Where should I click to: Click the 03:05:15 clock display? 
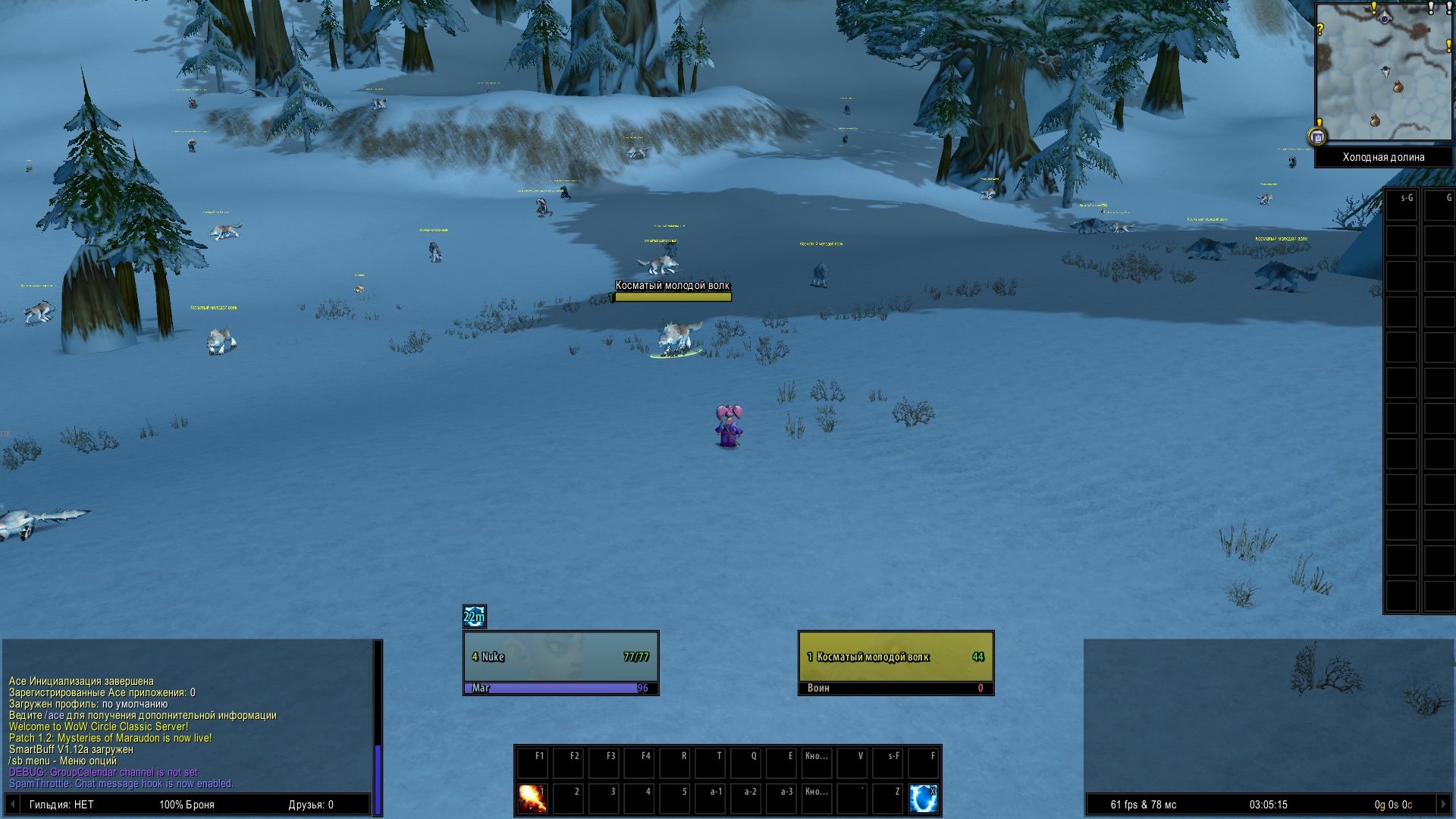click(1268, 805)
